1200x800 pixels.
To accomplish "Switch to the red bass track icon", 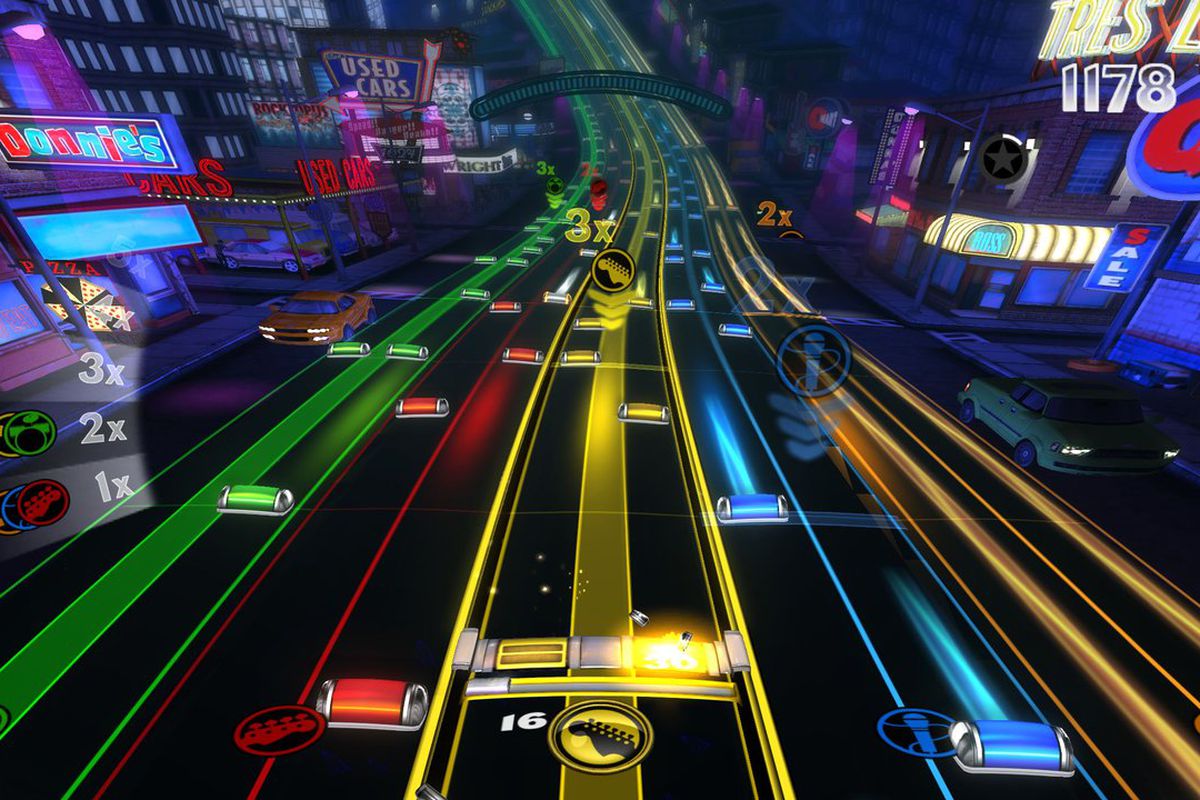I will tap(266, 731).
